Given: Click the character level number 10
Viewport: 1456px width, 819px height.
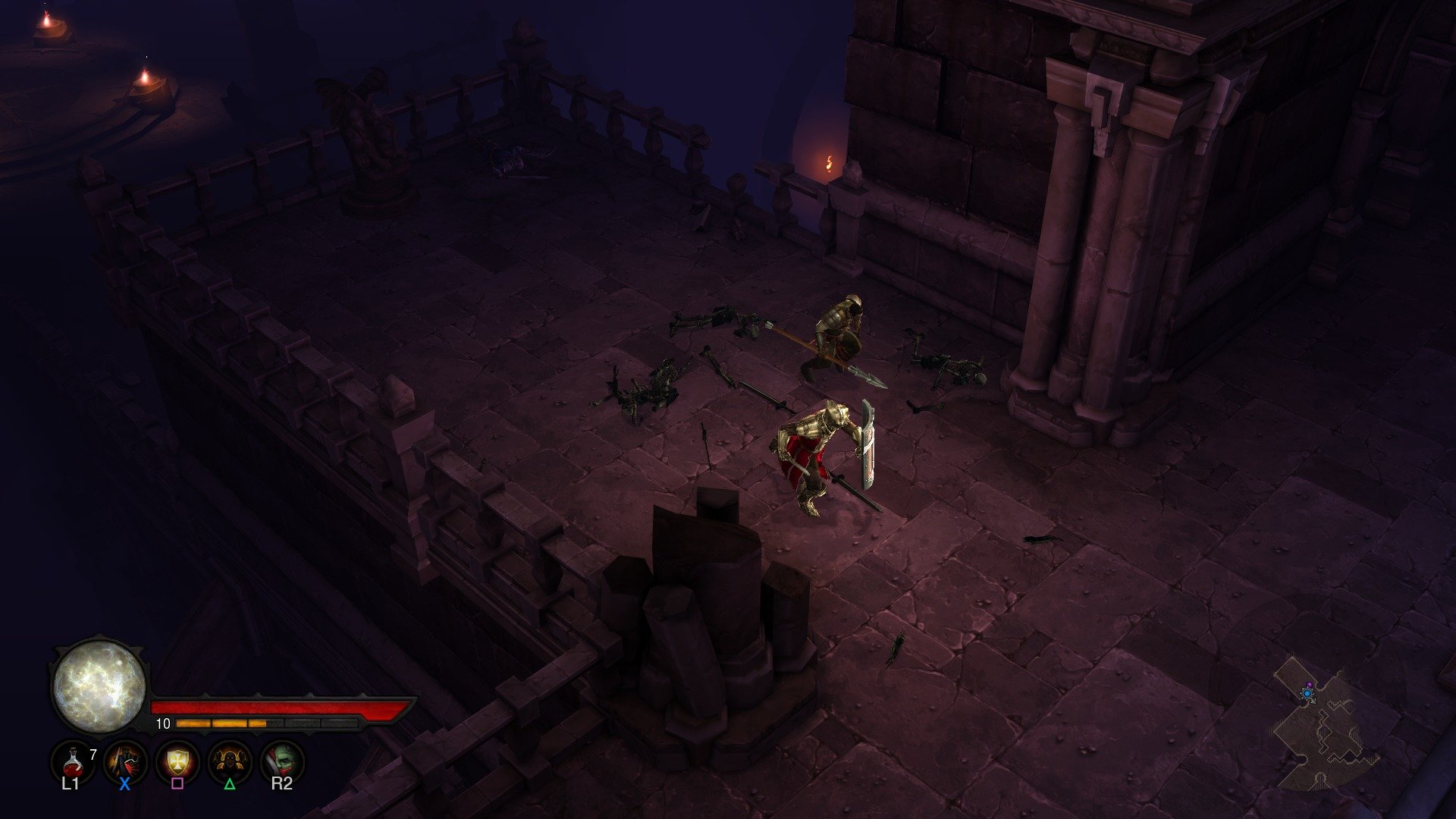Looking at the screenshot, I should (163, 723).
